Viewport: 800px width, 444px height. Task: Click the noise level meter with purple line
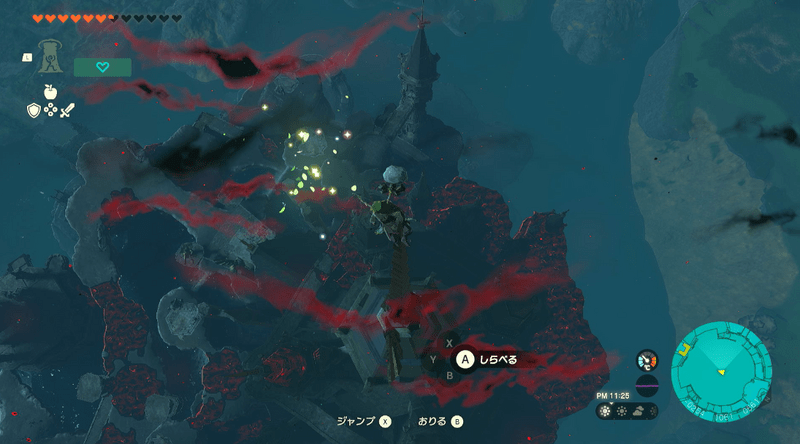click(647, 384)
